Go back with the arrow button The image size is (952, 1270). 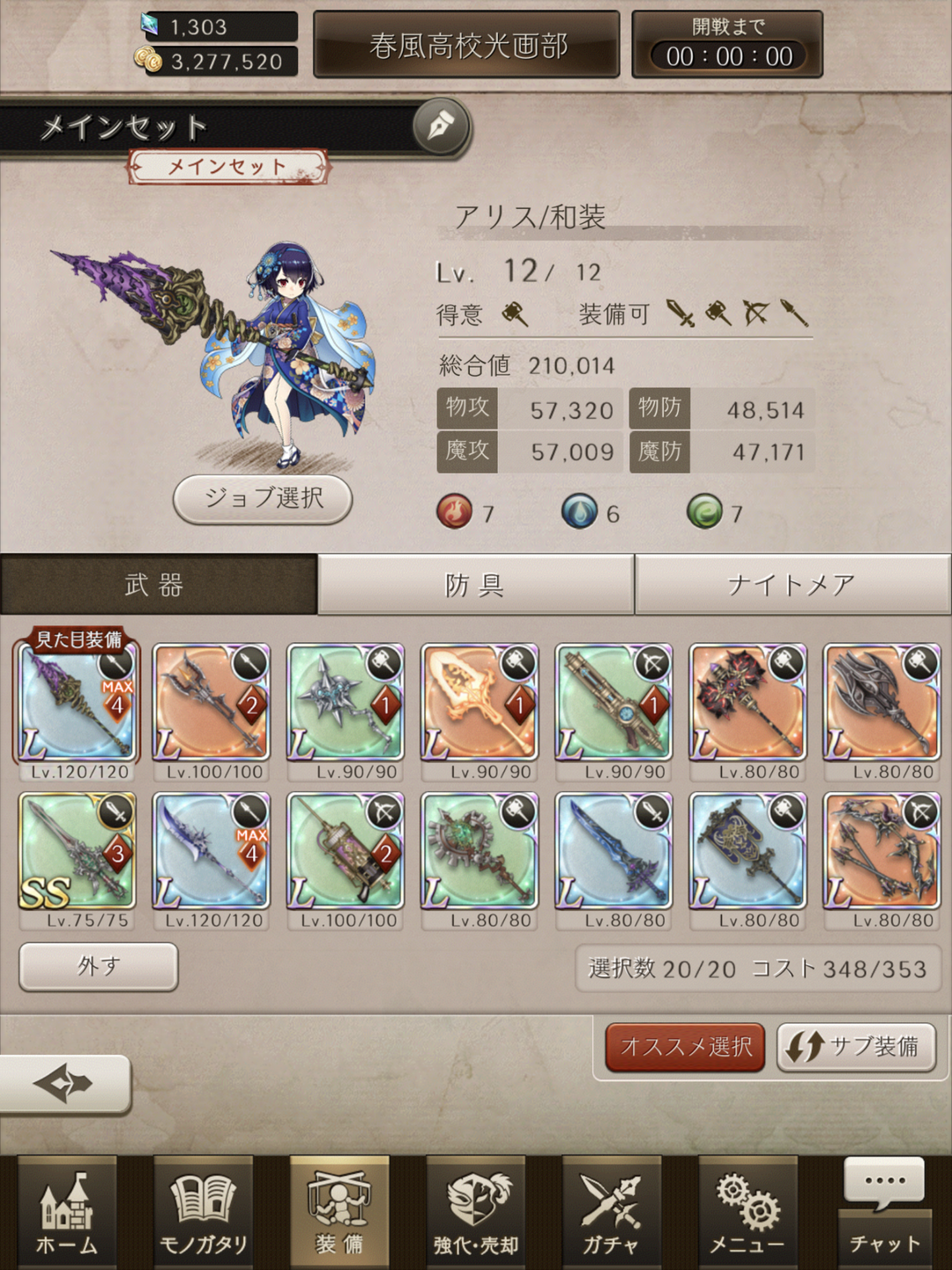(x=65, y=1083)
